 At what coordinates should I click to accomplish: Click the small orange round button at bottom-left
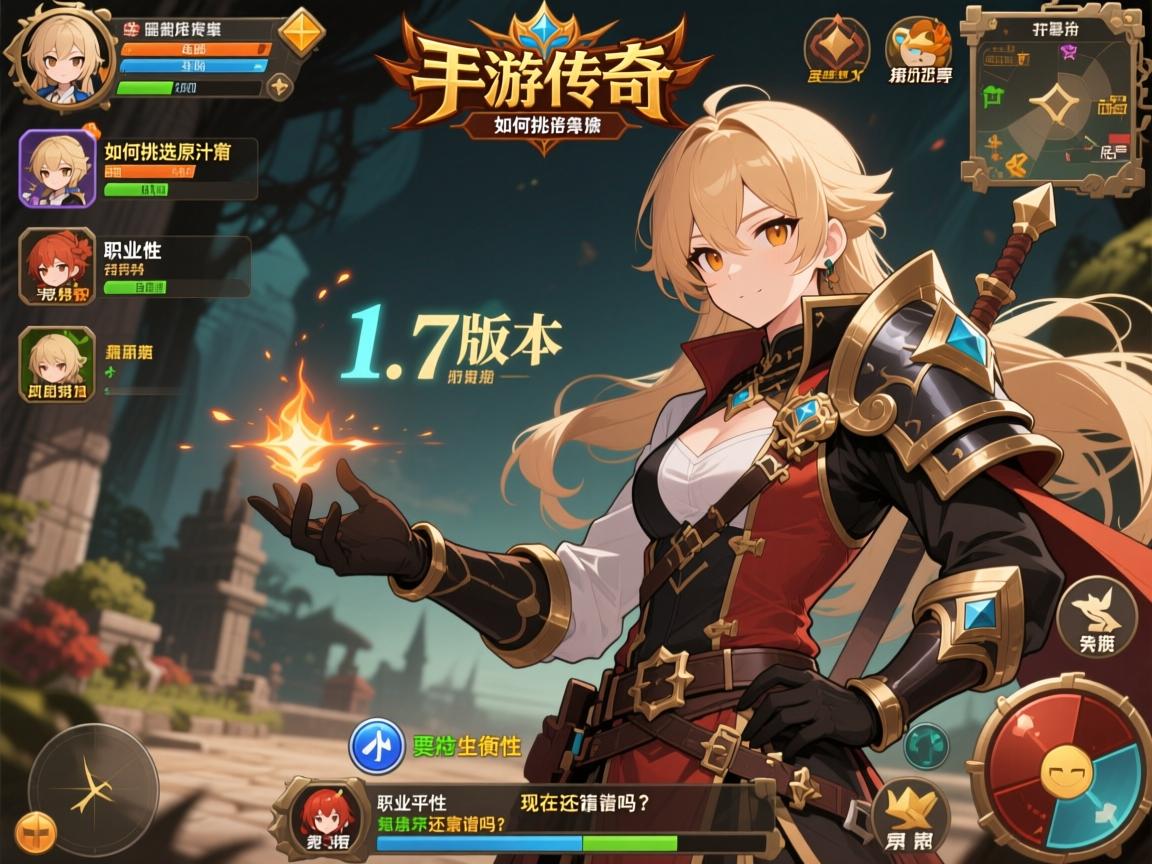pos(36,832)
